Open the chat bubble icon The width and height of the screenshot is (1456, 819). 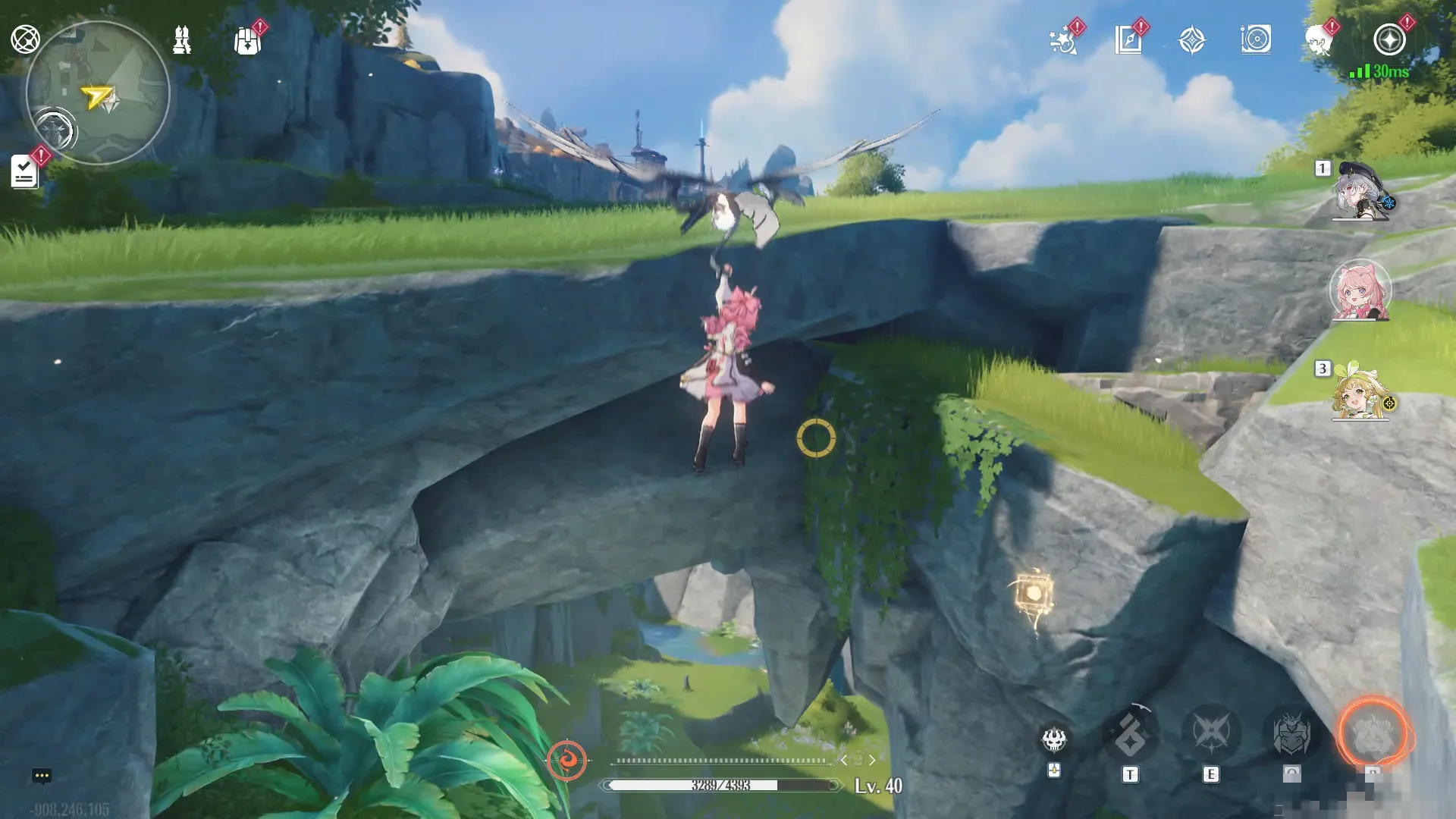[42, 776]
